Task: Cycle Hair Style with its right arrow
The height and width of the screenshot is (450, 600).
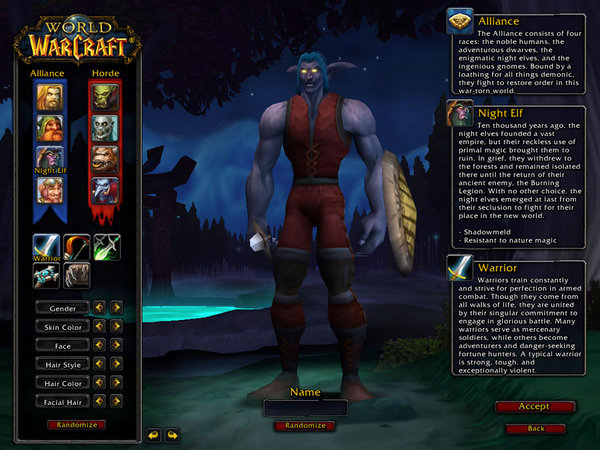Action: tap(116, 364)
